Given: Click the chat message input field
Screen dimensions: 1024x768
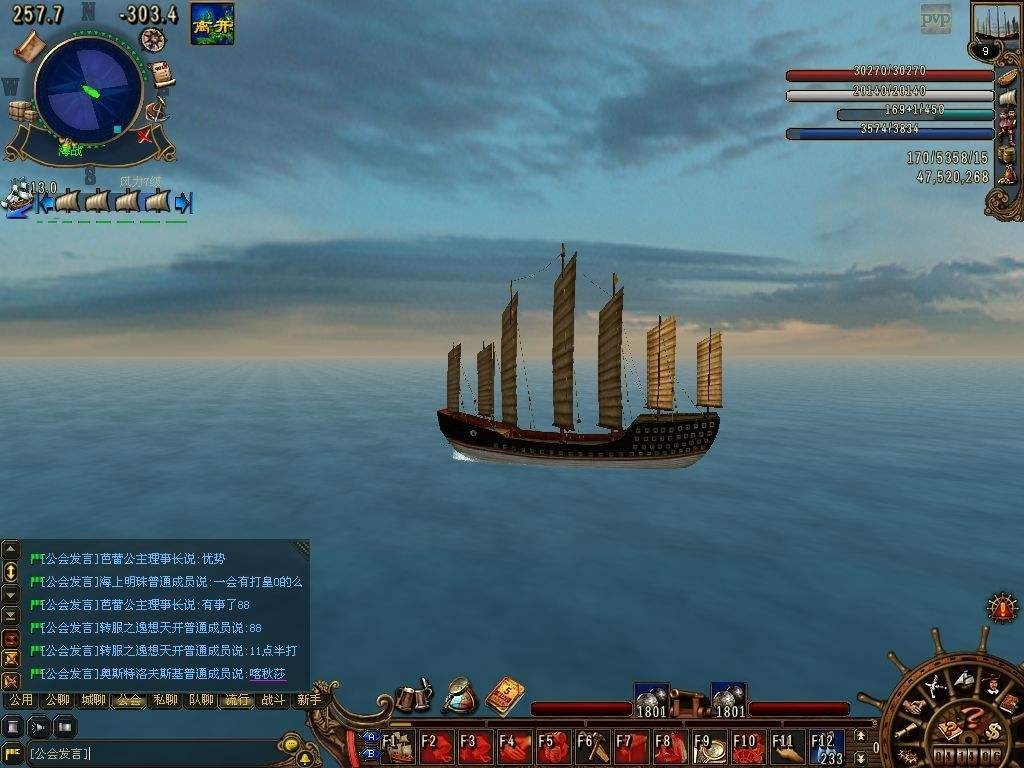Looking at the screenshot, I should pyautogui.click(x=150, y=753).
